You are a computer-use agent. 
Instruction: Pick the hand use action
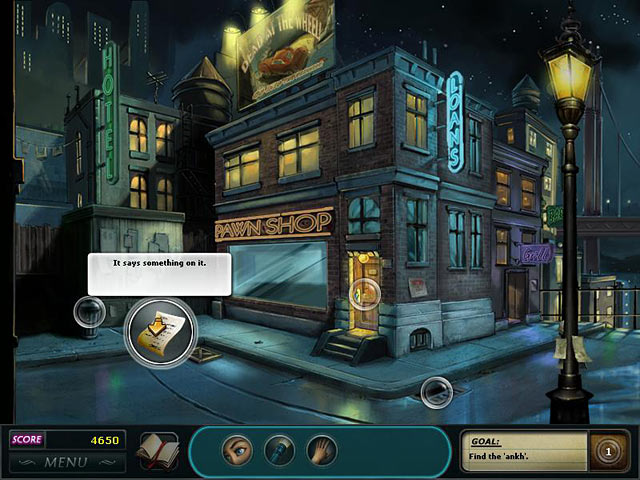pos(322,450)
